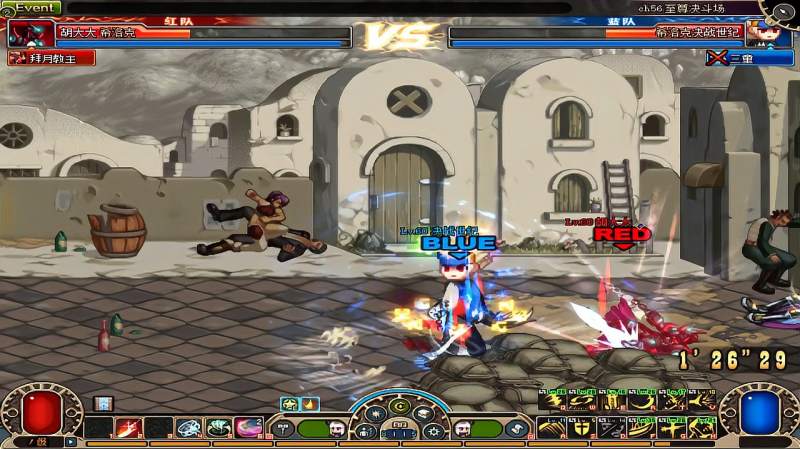Click the small arrow button under red orb
The height and width of the screenshot is (449, 800).
71,441
